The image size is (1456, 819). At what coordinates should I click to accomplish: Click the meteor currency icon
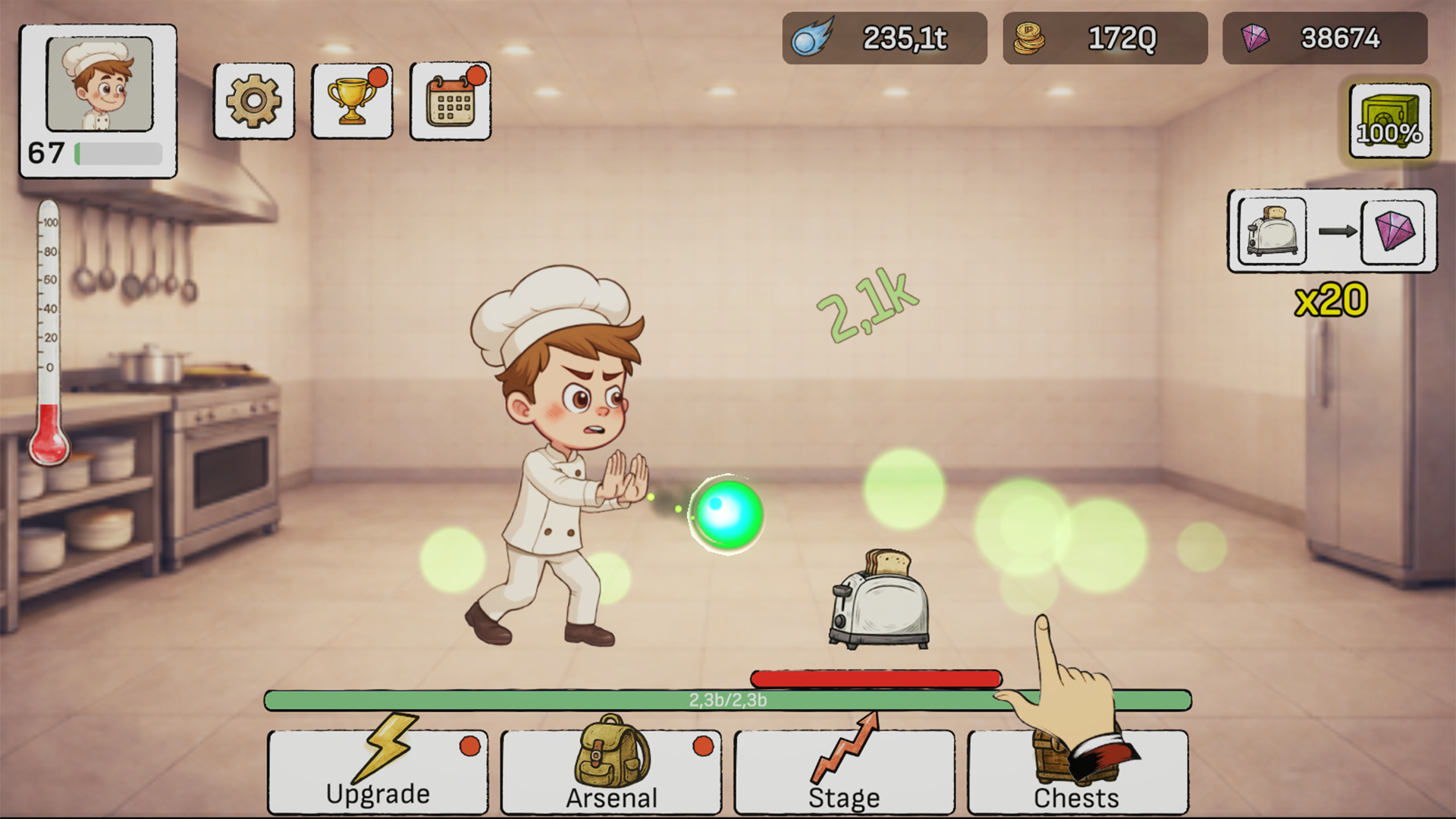click(812, 36)
